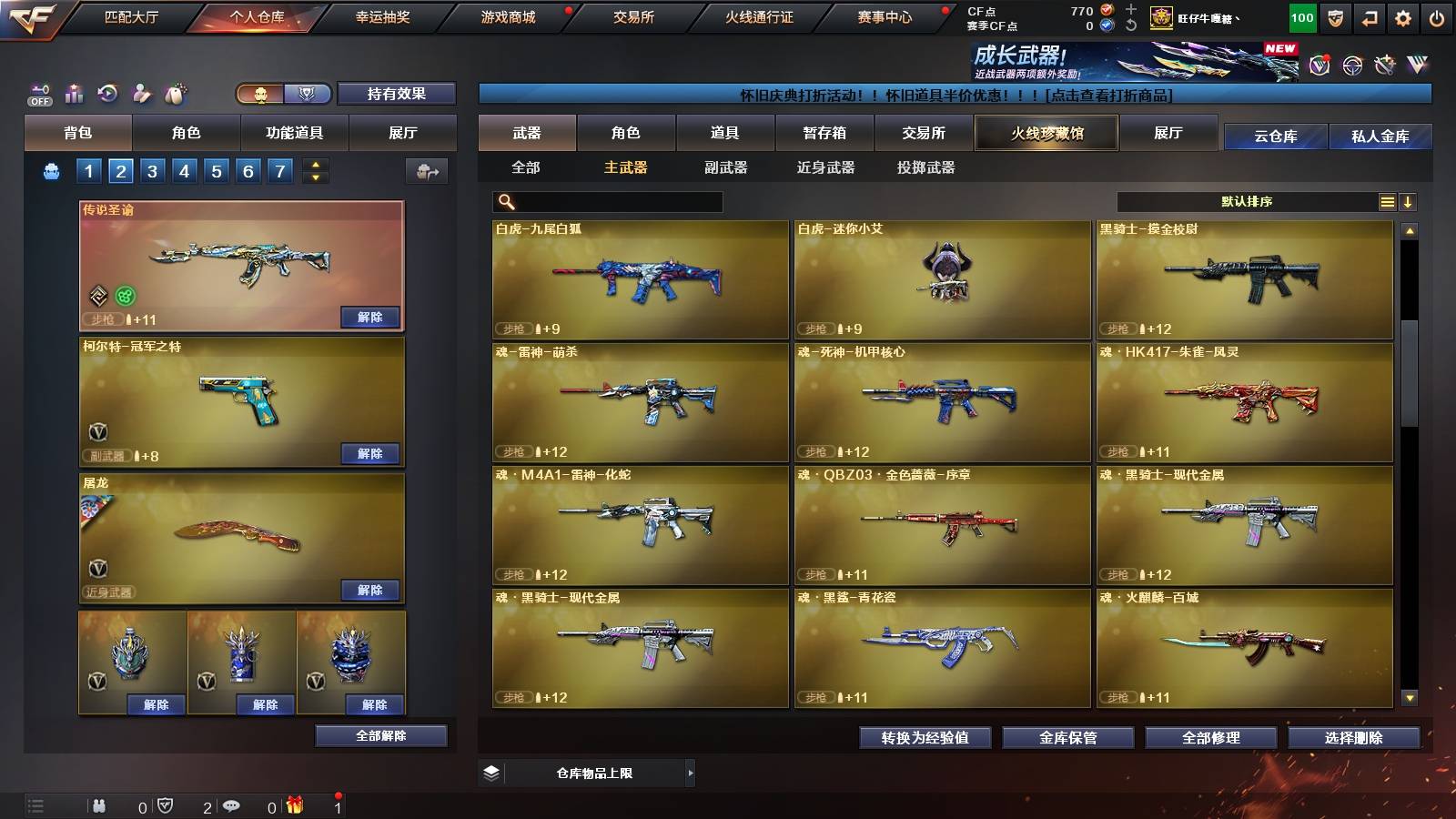Click the 转换为经验值 button
Viewport: 1456px width, 819px height.
[x=925, y=739]
